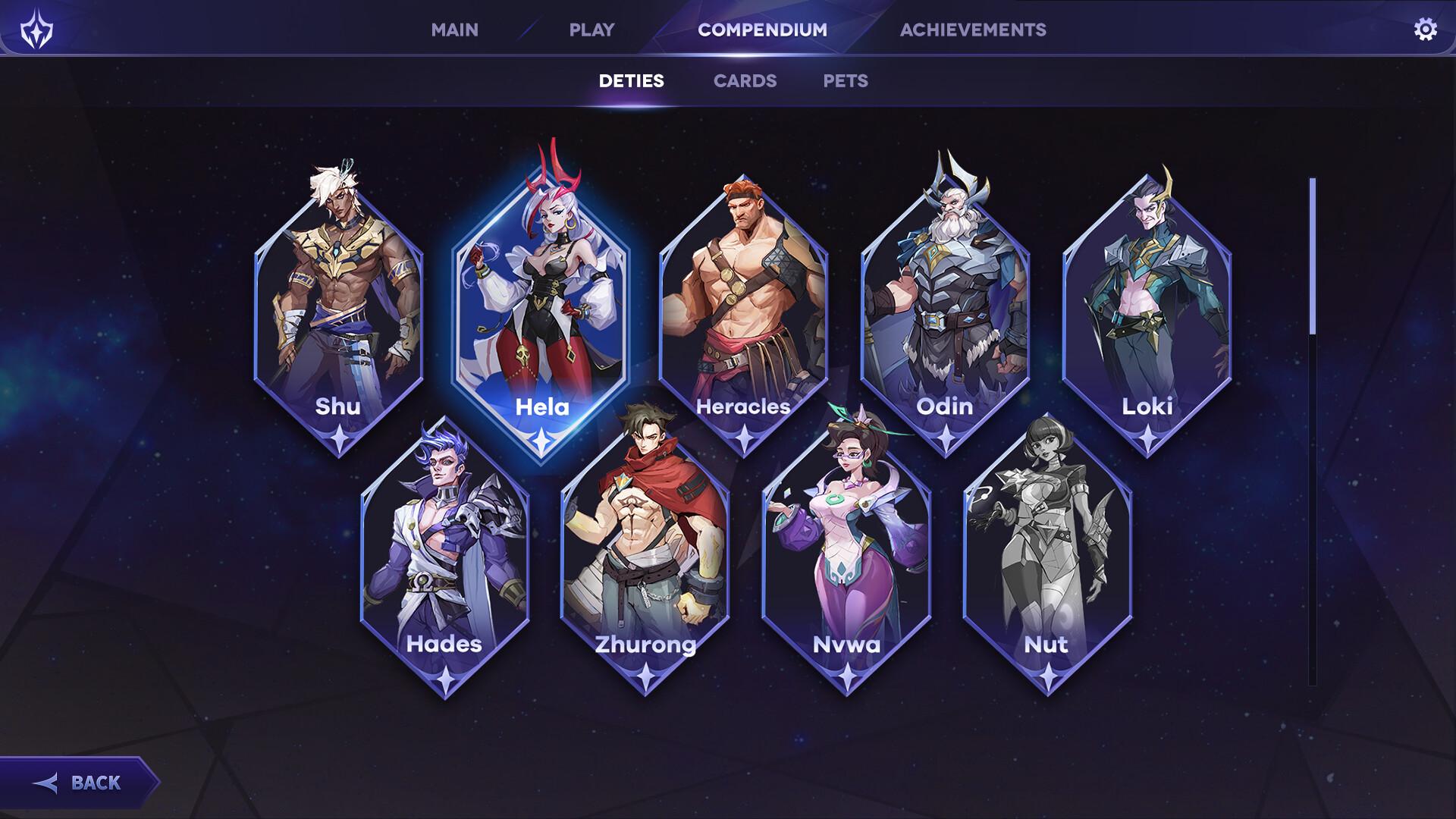View the Pets sub-tab
Viewport: 1456px width, 819px height.
pos(846,81)
